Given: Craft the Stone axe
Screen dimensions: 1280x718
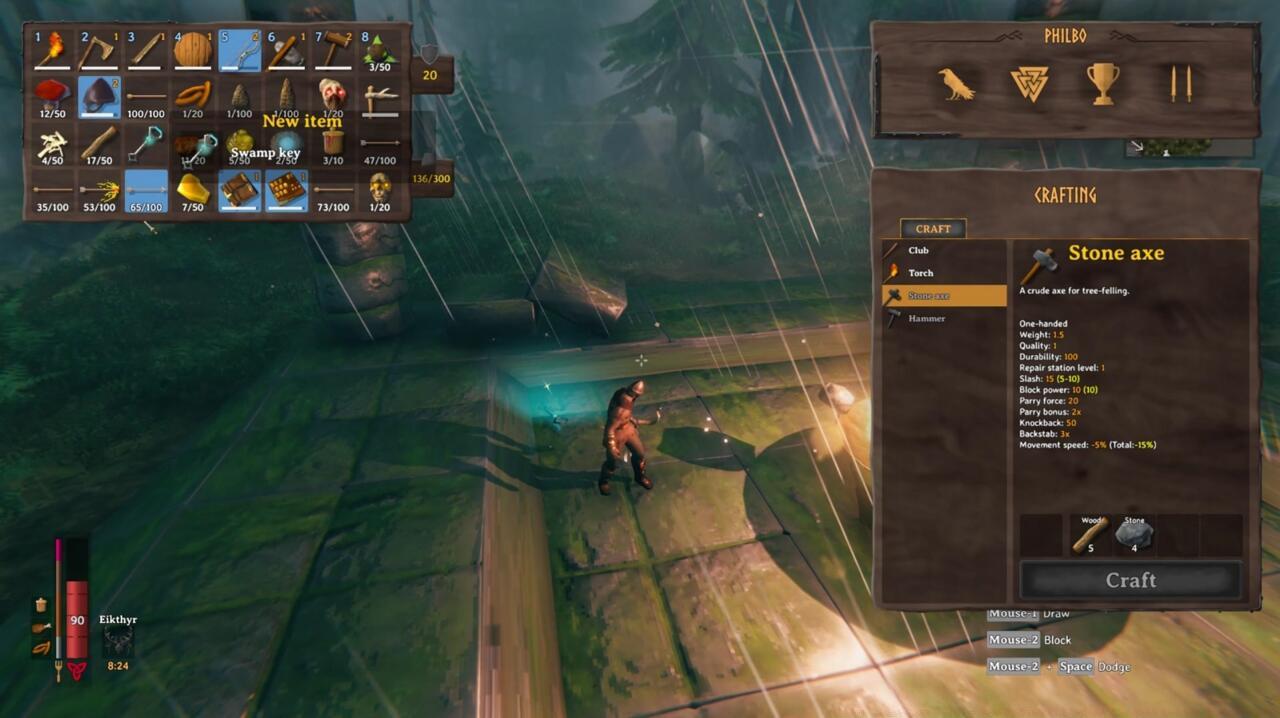Looking at the screenshot, I should tap(1131, 580).
